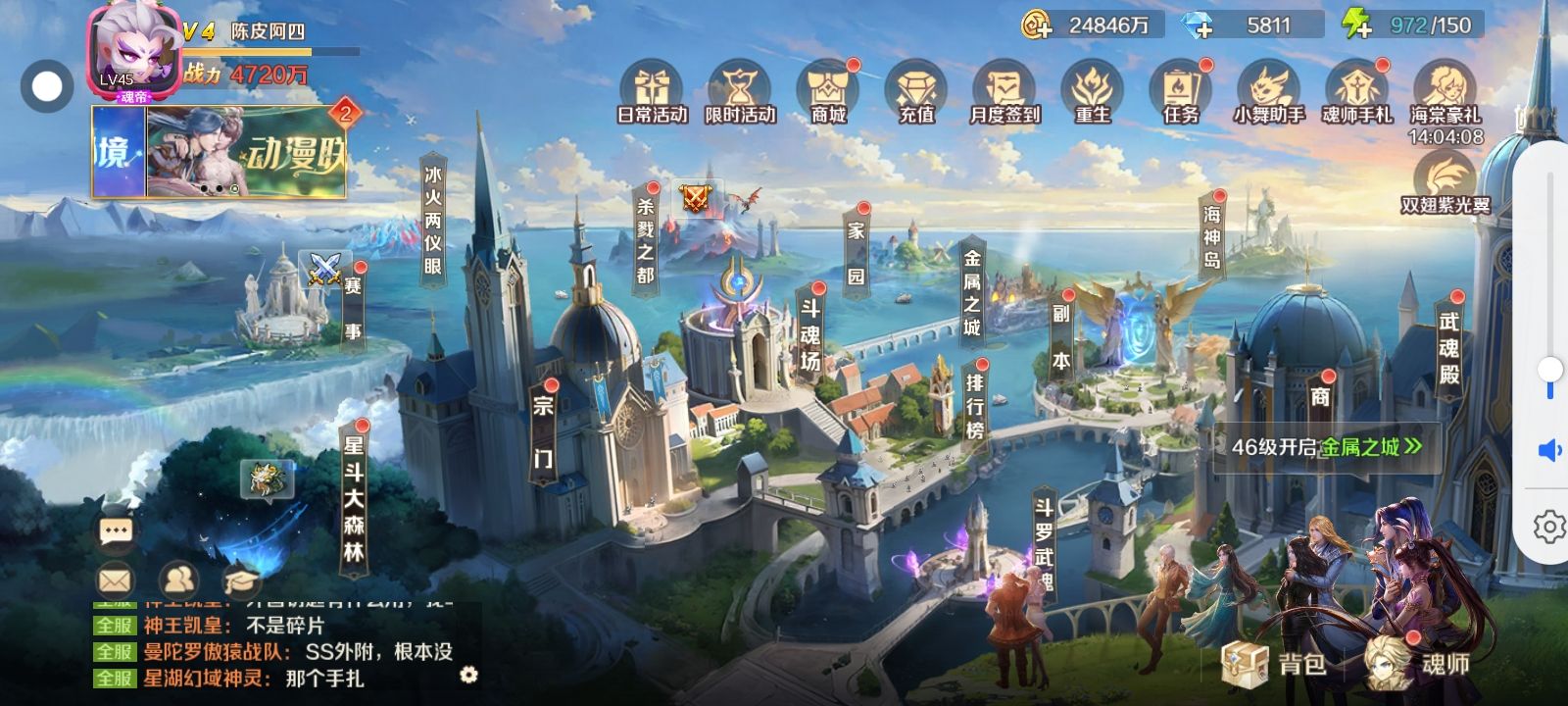Click the 动漫联 promotional banner
The width and height of the screenshot is (1568, 706).
pos(245,152)
